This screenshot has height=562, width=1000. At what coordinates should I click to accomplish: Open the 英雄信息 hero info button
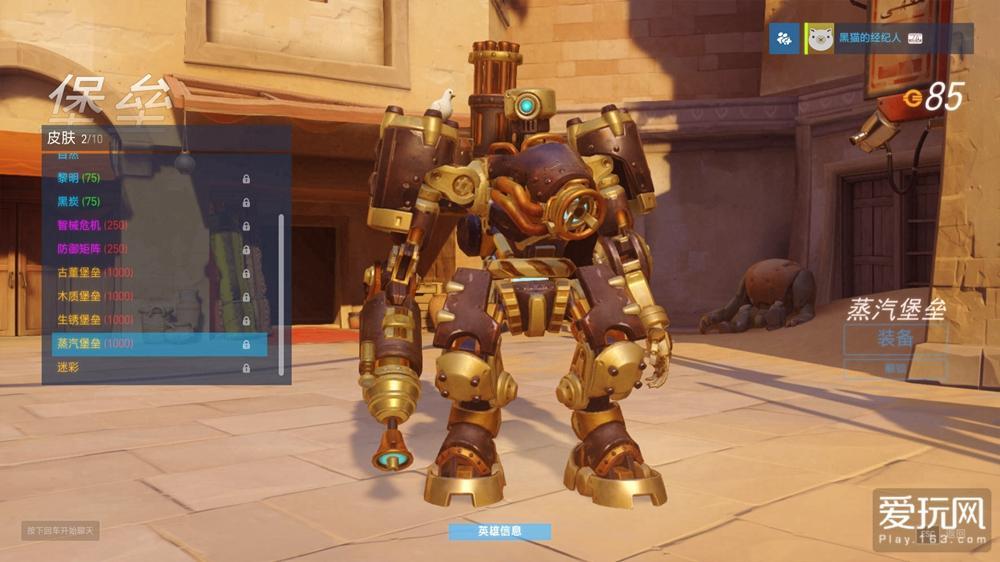pyautogui.click(x=499, y=531)
